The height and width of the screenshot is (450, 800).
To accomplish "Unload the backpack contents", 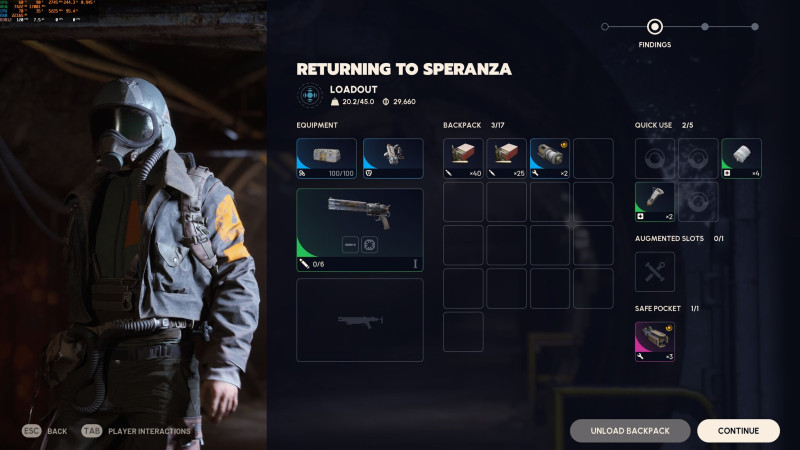I will 630,431.
